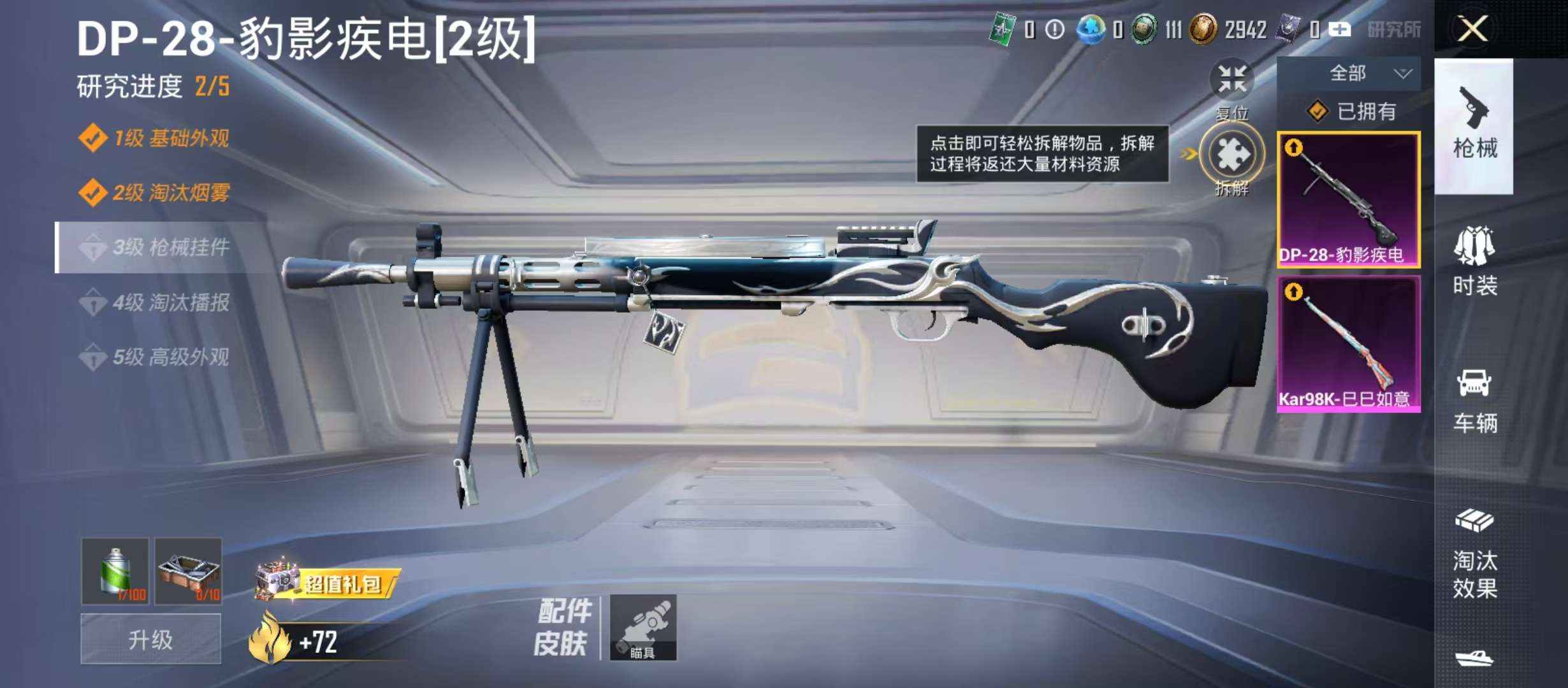Open the 时装 outfits tab
This screenshot has height=688, width=1568.
click(x=1474, y=261)
